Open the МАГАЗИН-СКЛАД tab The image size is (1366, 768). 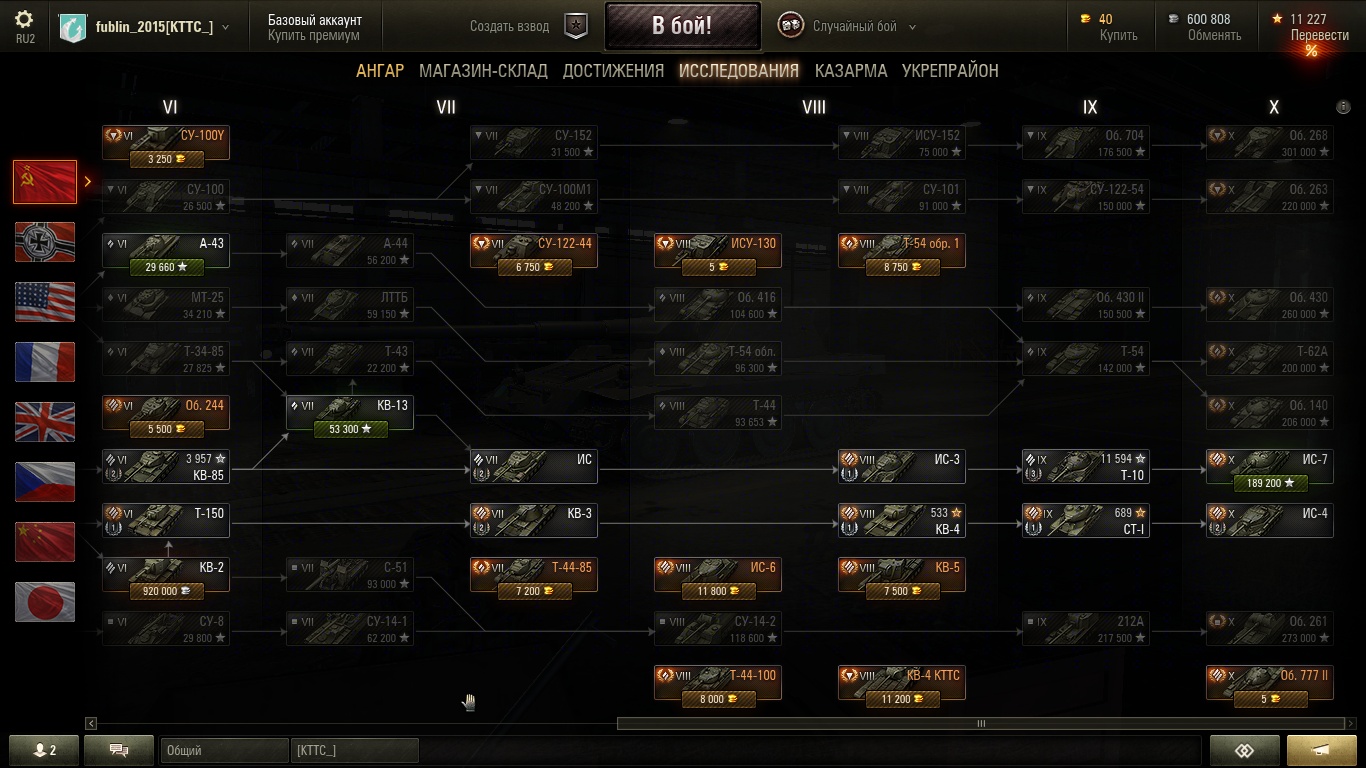[483, 71]
